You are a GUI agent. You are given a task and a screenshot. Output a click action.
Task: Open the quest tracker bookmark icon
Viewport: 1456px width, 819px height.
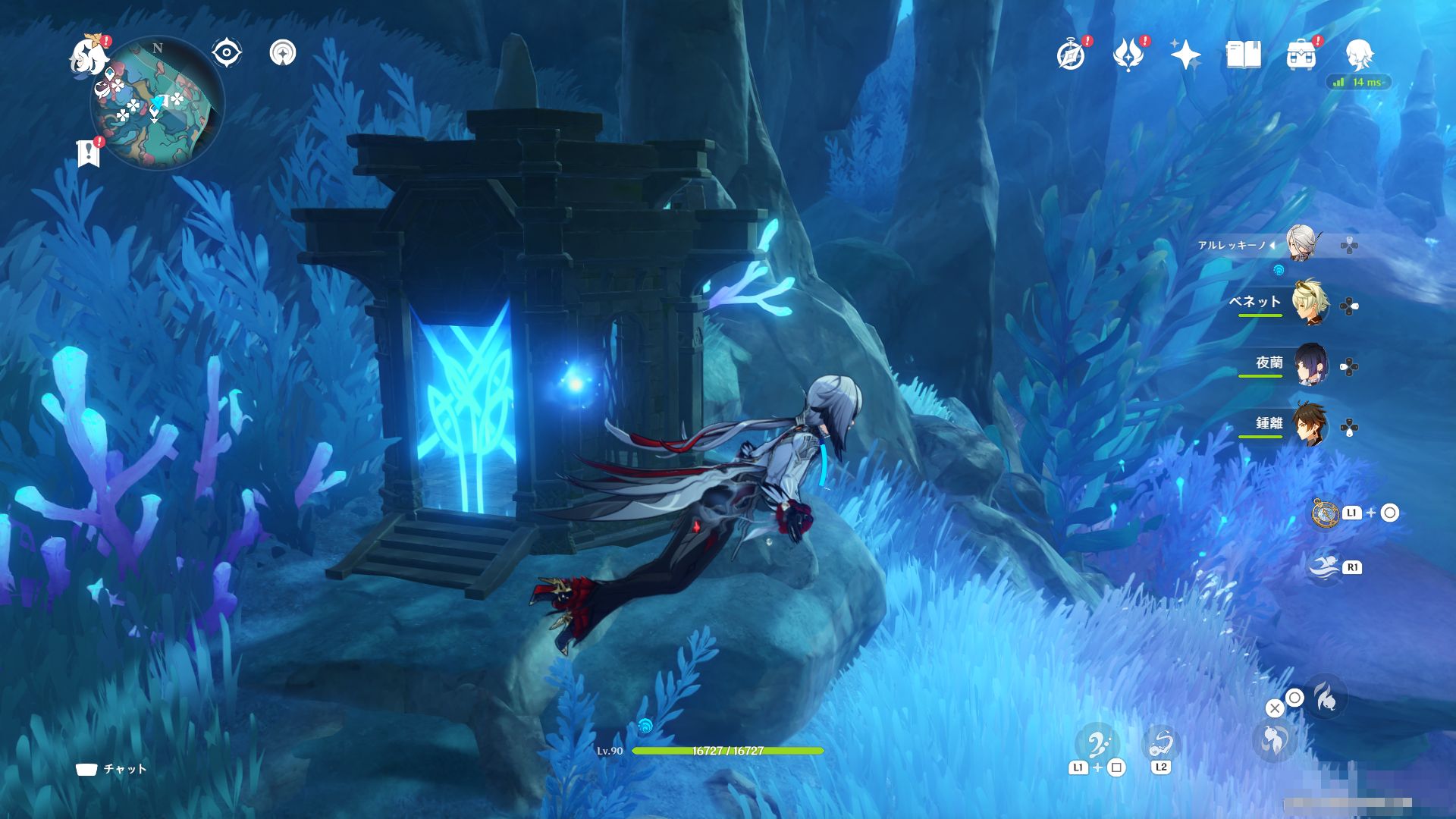tap(89, 152)
